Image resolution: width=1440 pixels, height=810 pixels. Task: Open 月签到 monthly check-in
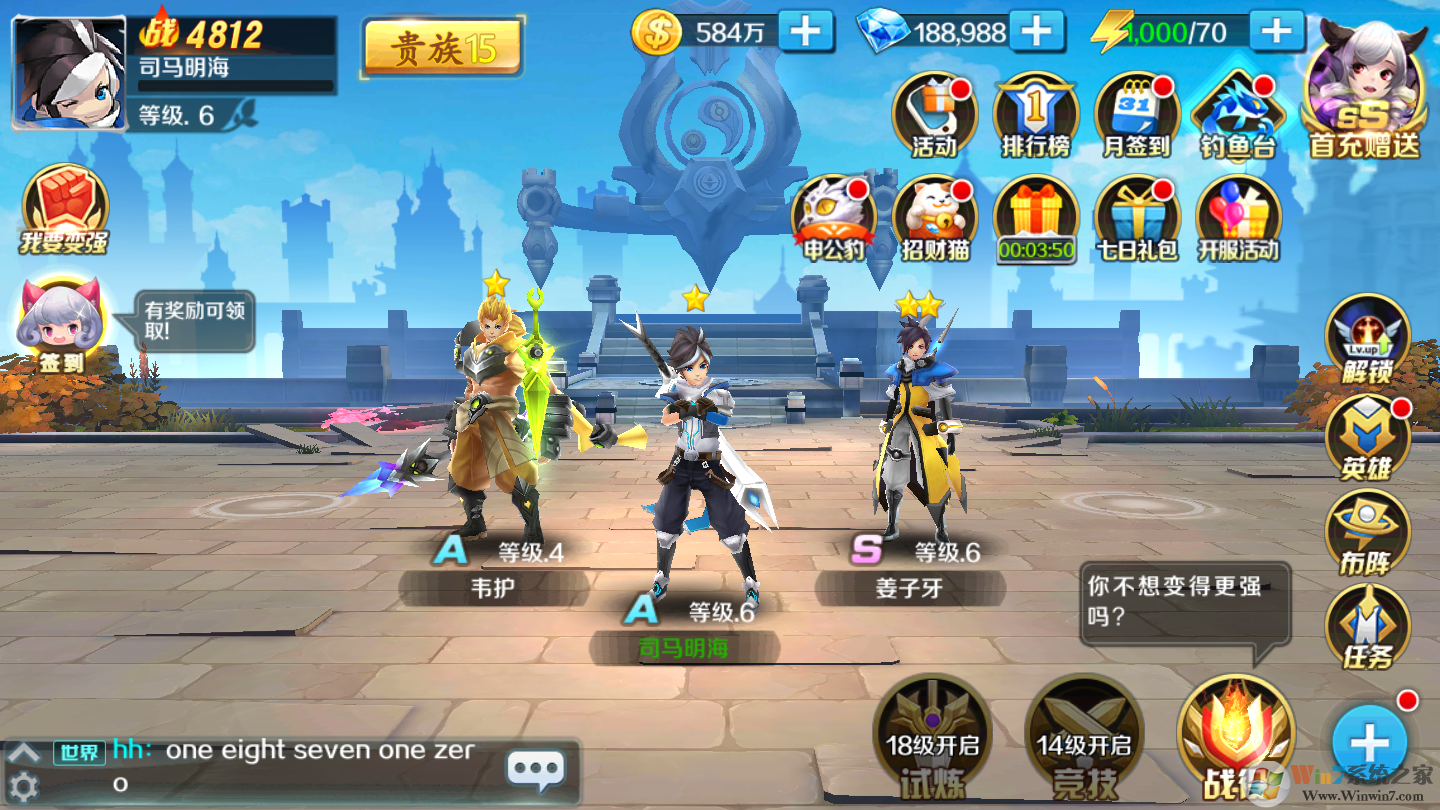click(x=1137, y=116)
